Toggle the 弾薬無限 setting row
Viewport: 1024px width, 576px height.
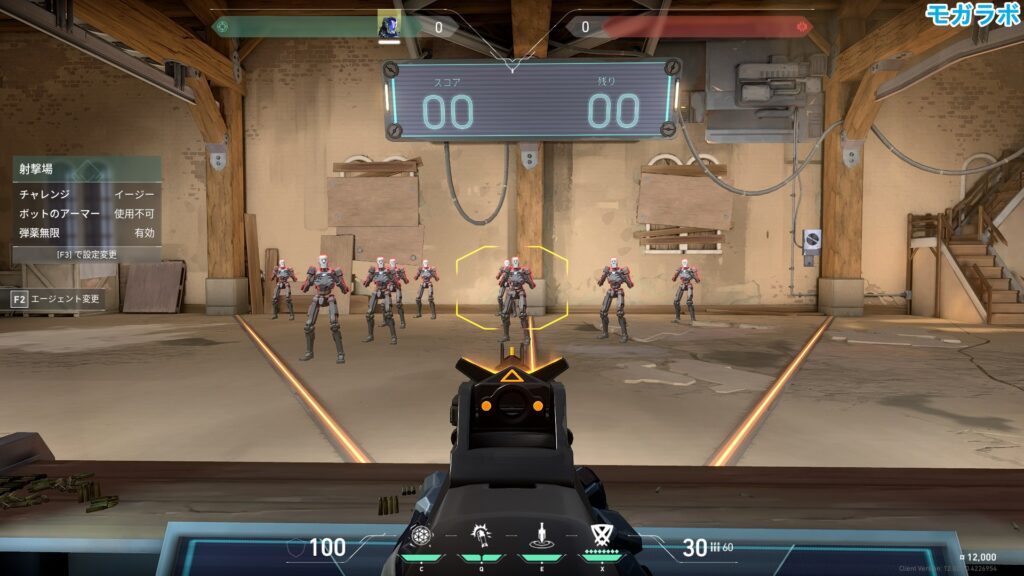tap(87, 232)
